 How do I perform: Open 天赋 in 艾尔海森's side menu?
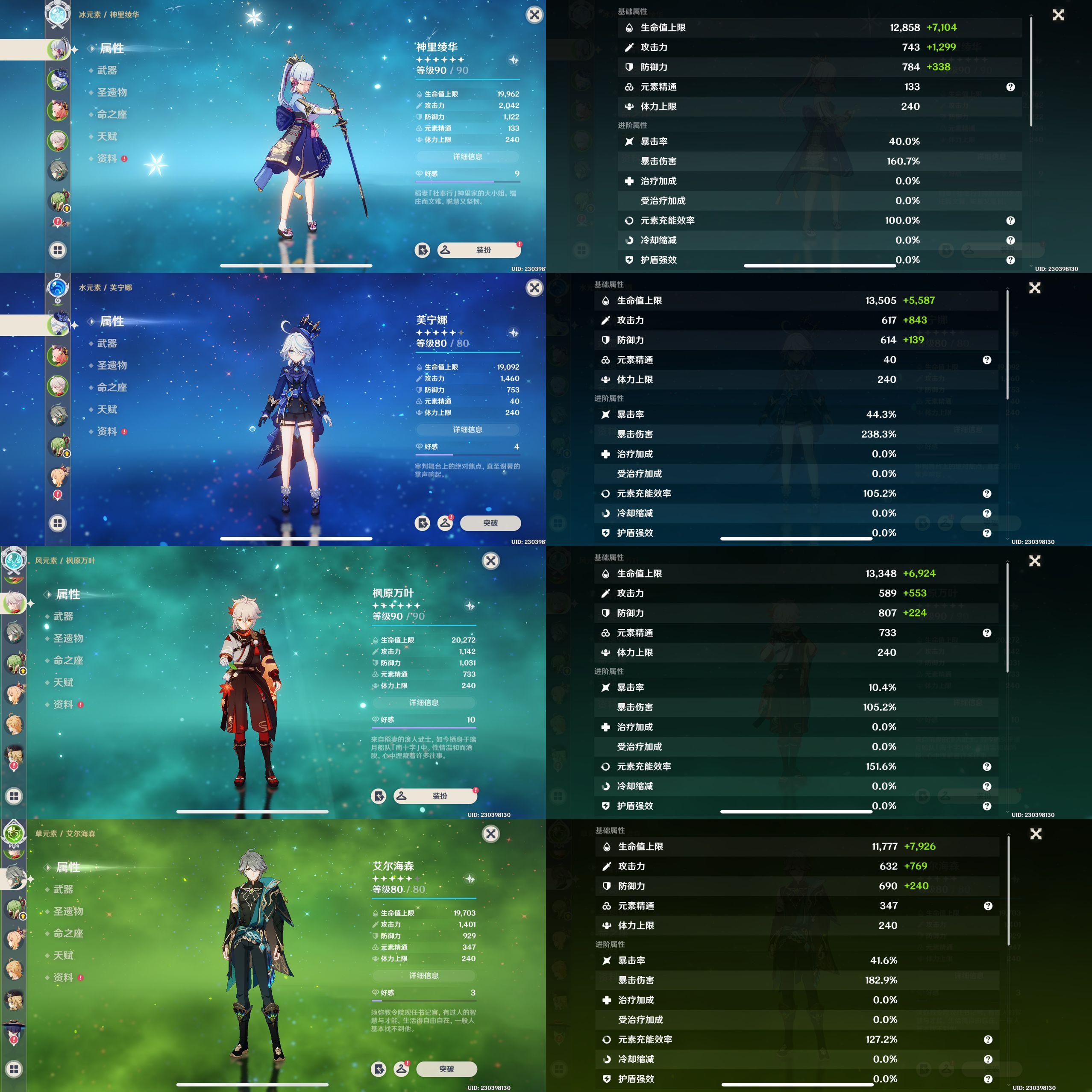click(63, 955)
